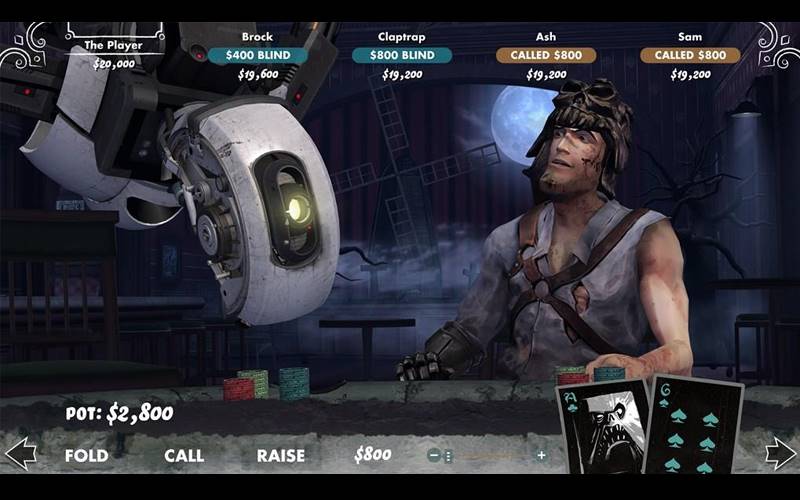Show Claptrap's player status panel
The height and width of the screenshot is (500, 800).
coord(402,55)
